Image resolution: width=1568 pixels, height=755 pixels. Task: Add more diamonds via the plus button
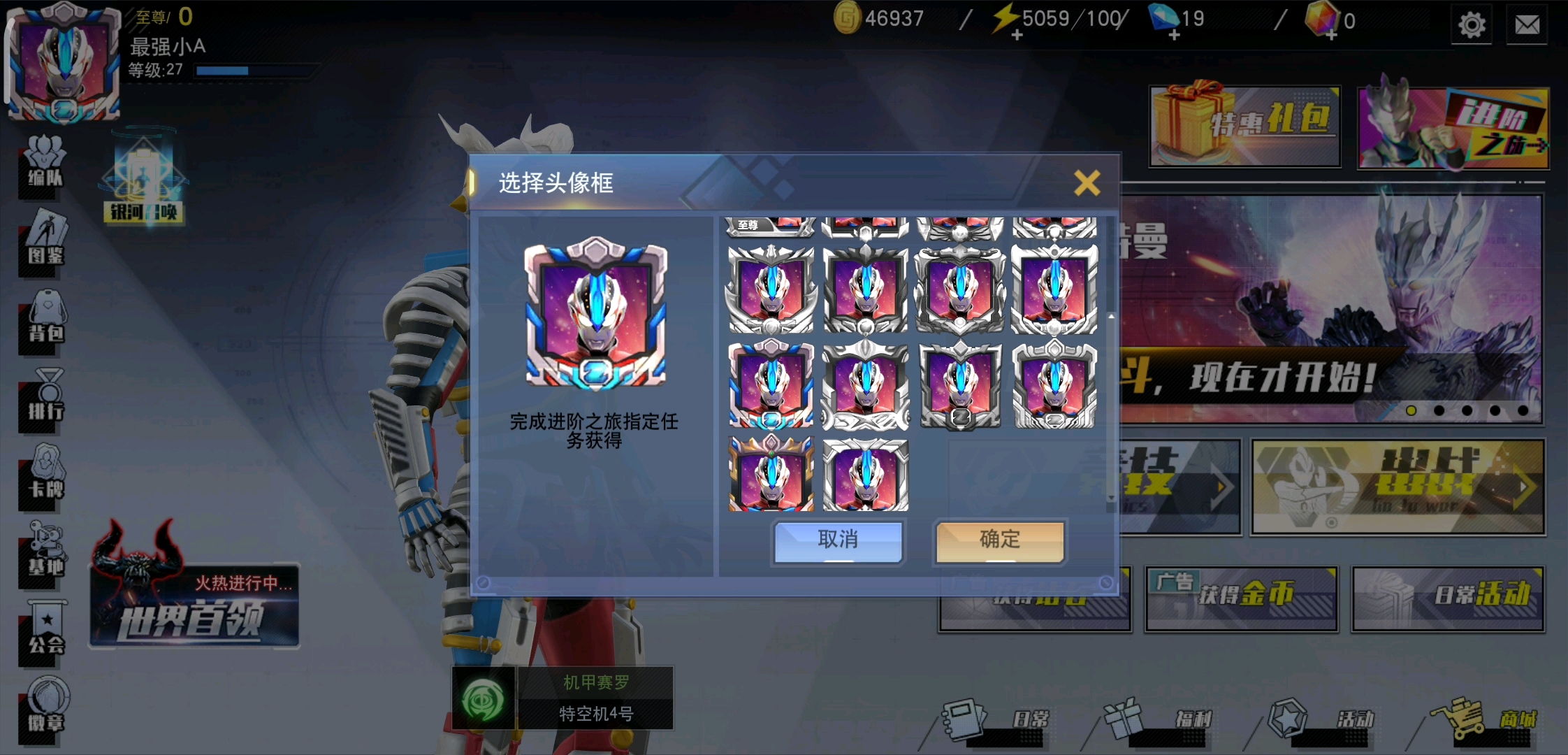[x=1175, y=35]
